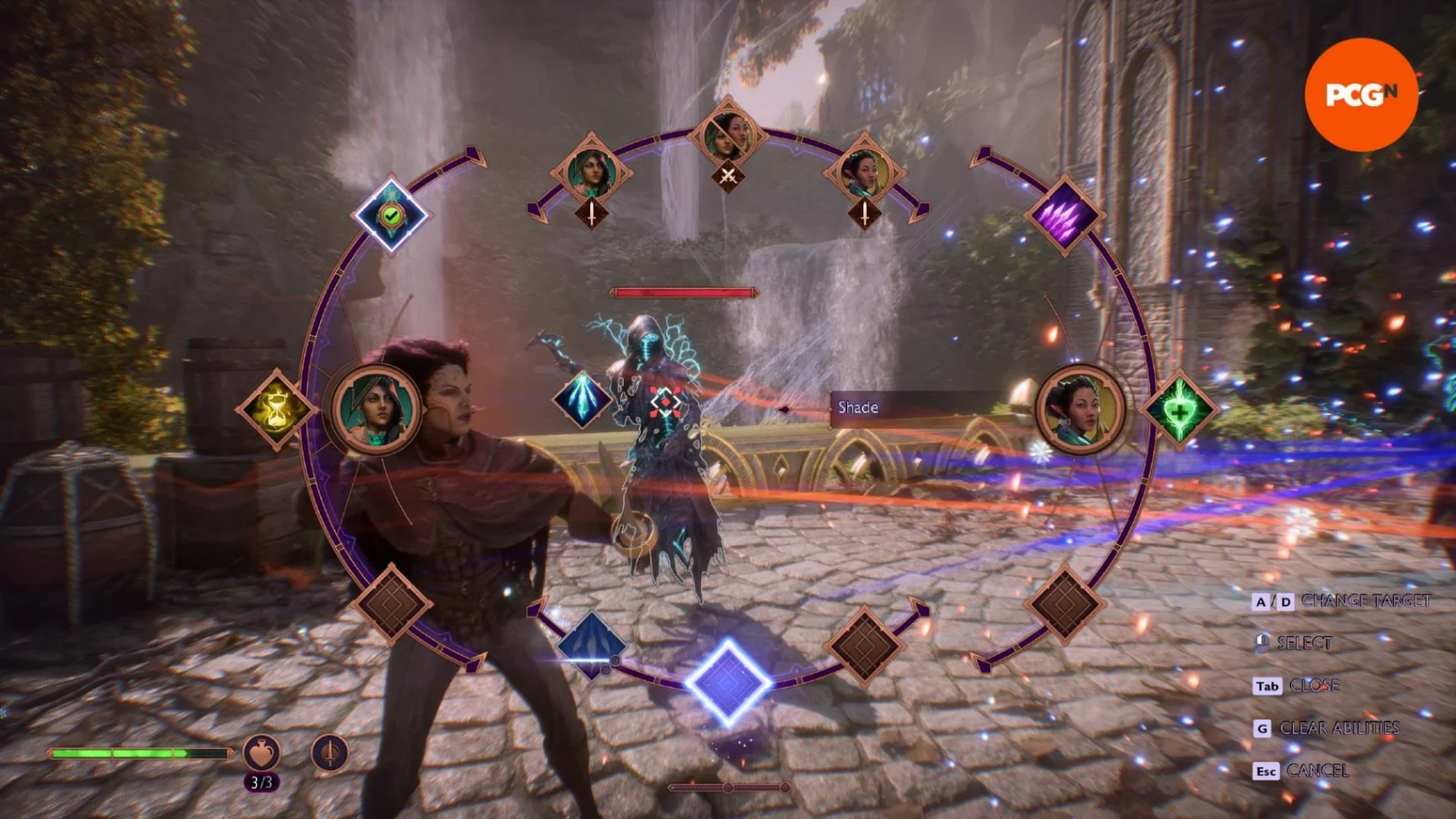
Task: Select the yellow hourglass companion ability
Action: pos(276,410)
